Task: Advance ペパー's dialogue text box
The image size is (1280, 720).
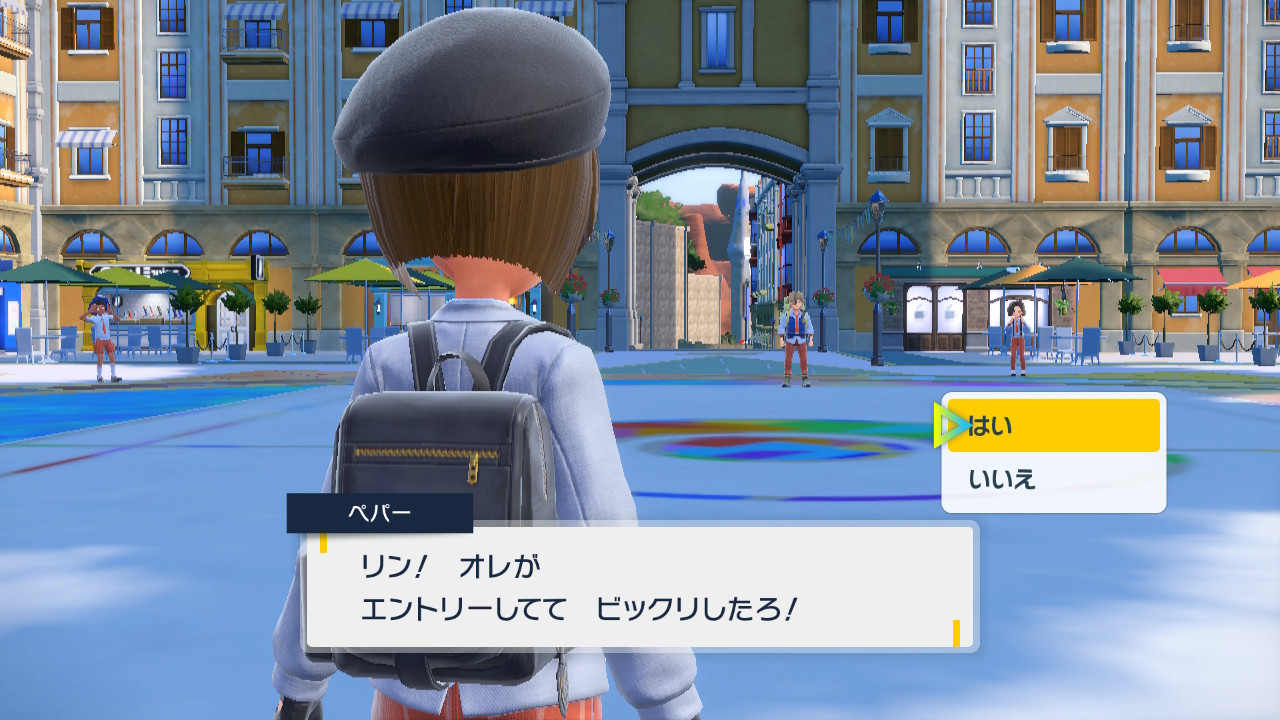Action: click(x=640, y=587)
